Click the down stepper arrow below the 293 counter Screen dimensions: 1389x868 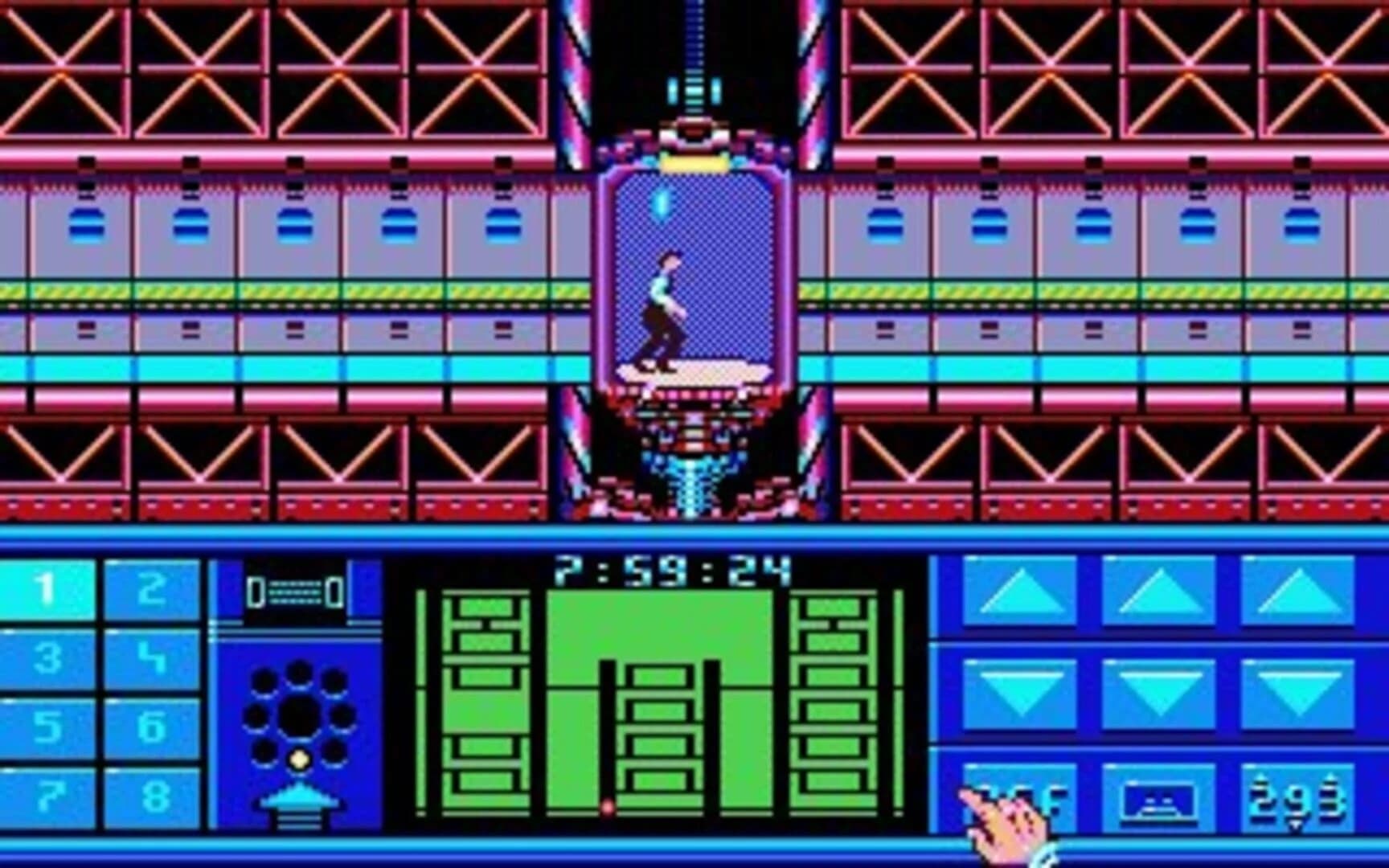click(1293, 823)
